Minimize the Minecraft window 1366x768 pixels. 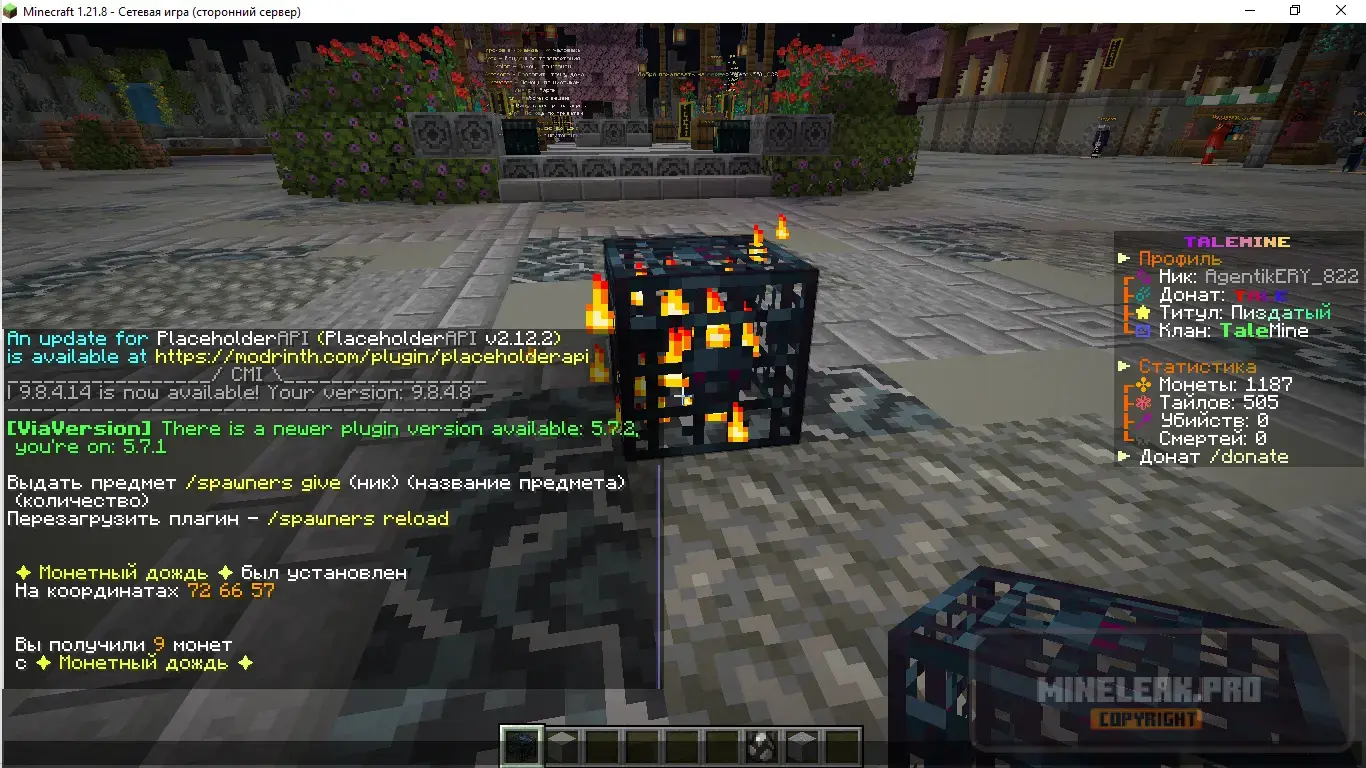tap(1249, 11)
